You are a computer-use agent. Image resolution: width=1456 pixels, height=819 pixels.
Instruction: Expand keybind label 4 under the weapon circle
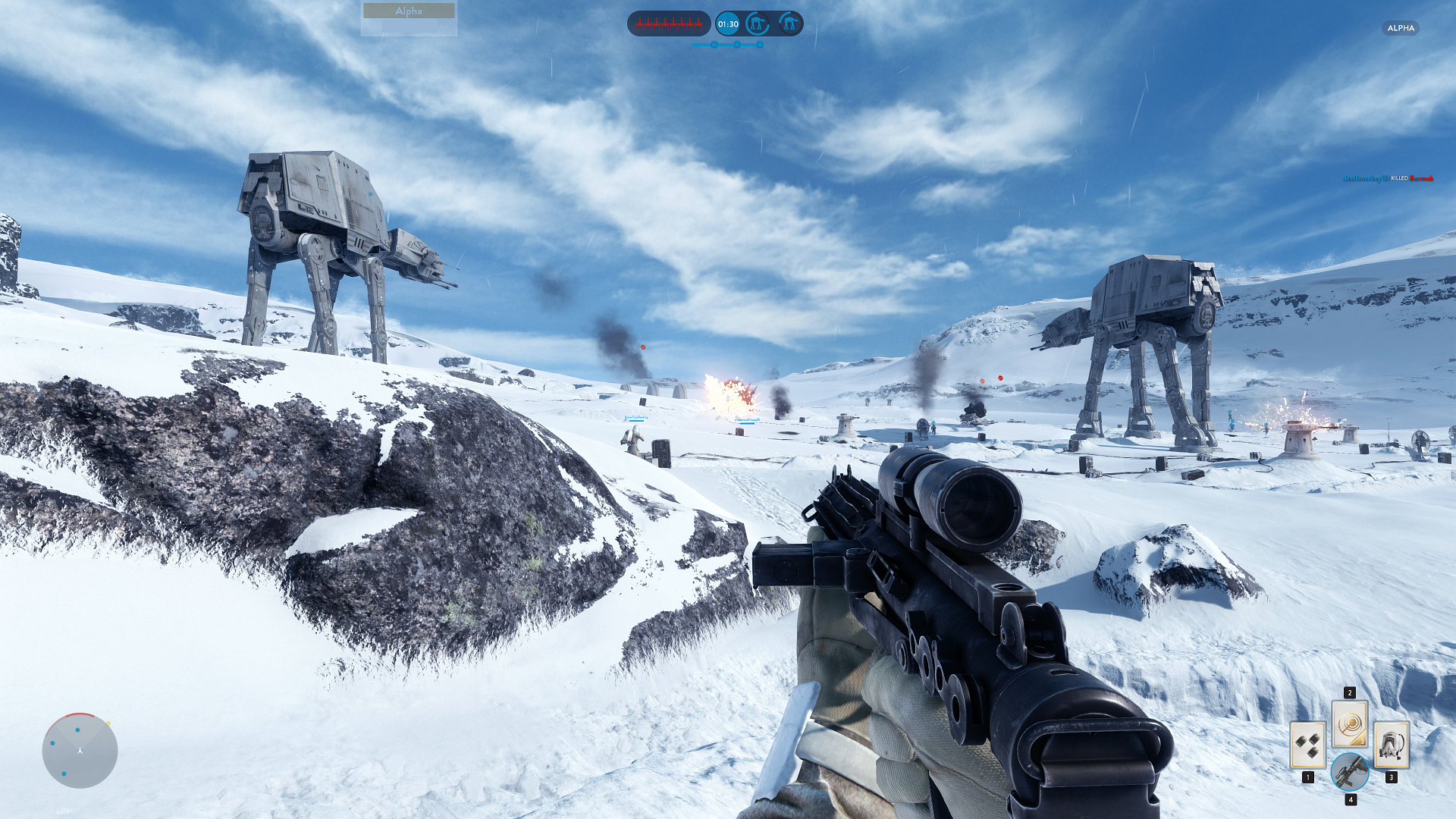tap(1351, 800)
